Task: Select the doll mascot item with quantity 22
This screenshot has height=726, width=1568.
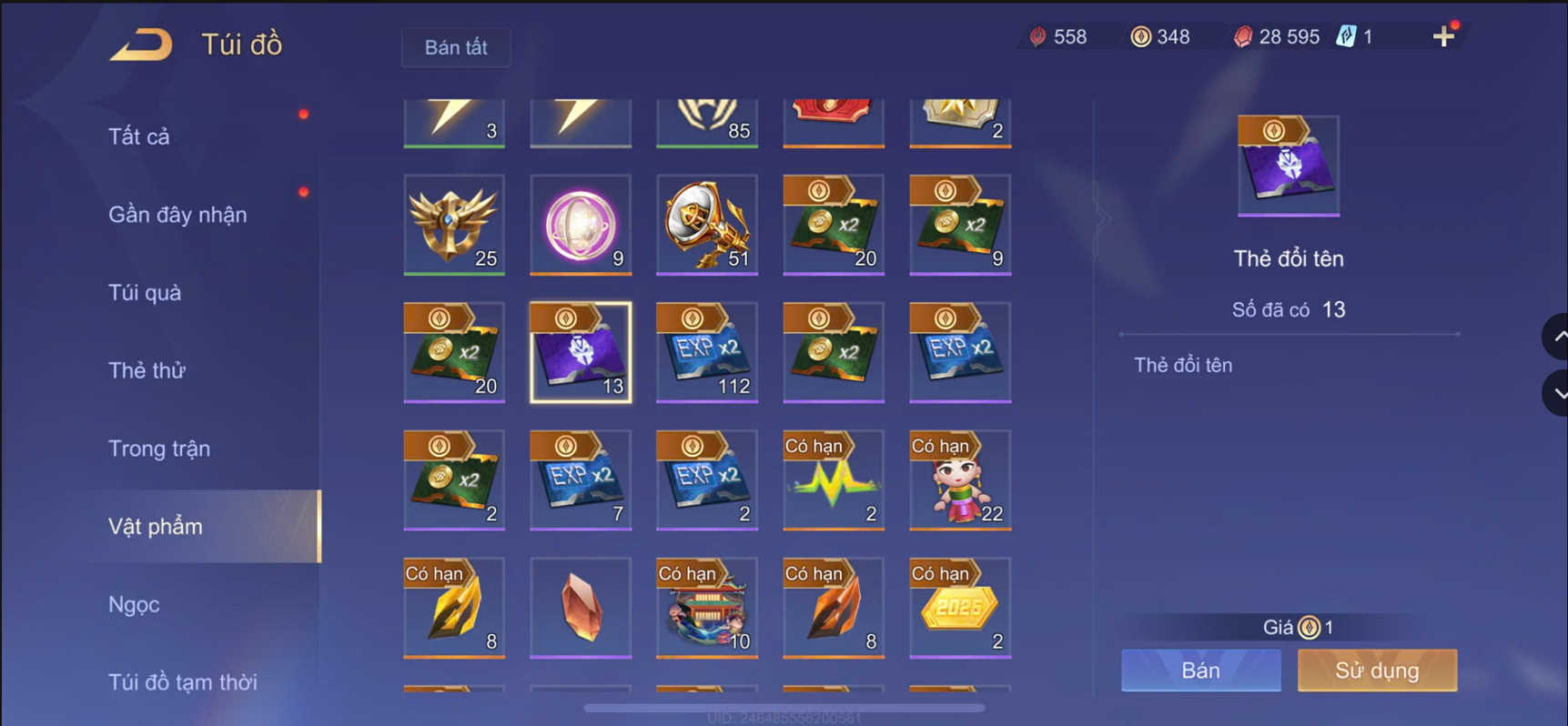Action: (959, 480)
